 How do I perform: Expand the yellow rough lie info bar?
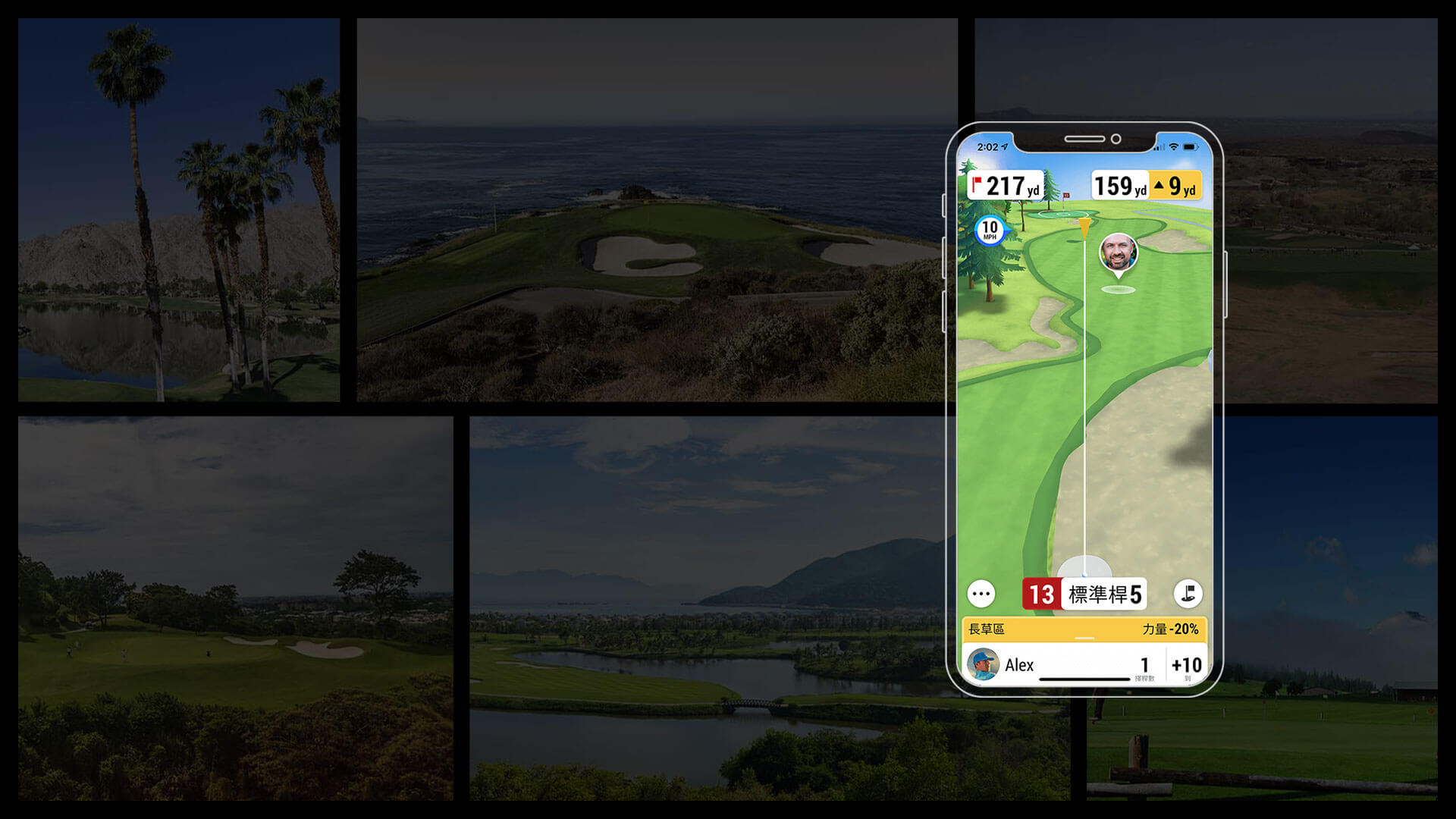1084,629
